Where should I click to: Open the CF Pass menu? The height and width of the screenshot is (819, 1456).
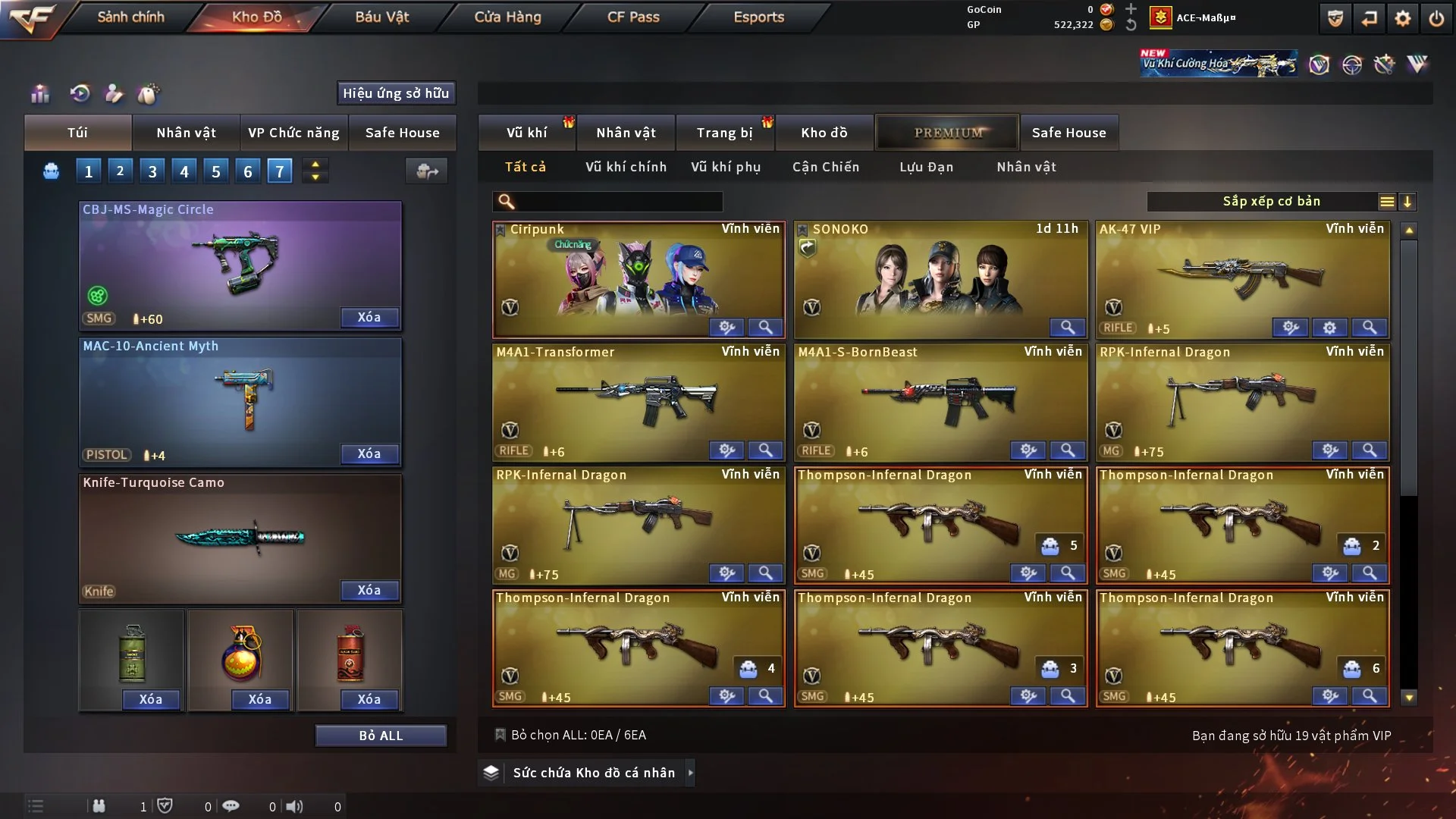point(633,17)
